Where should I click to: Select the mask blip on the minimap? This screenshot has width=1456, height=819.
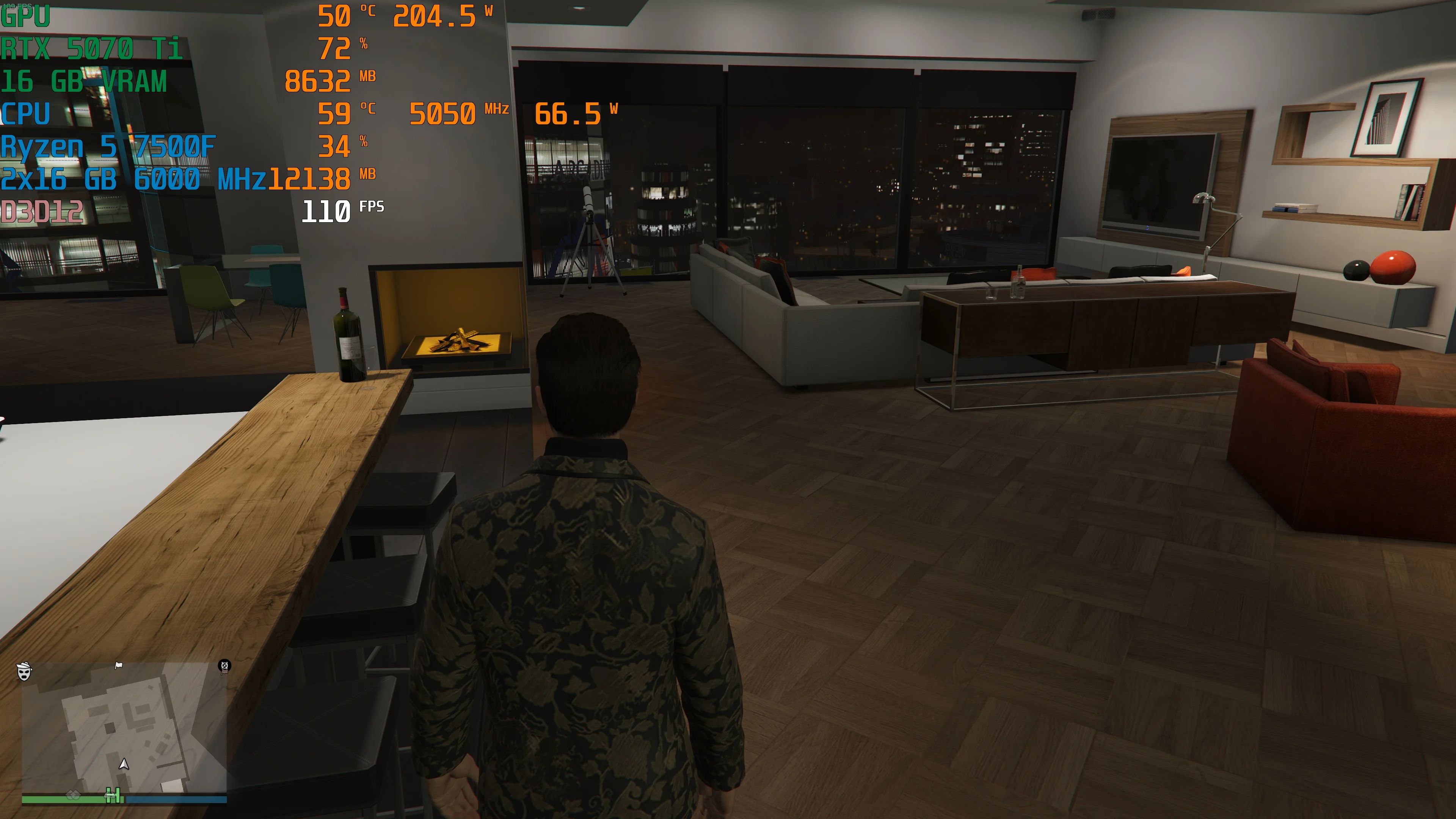point(24,671)
